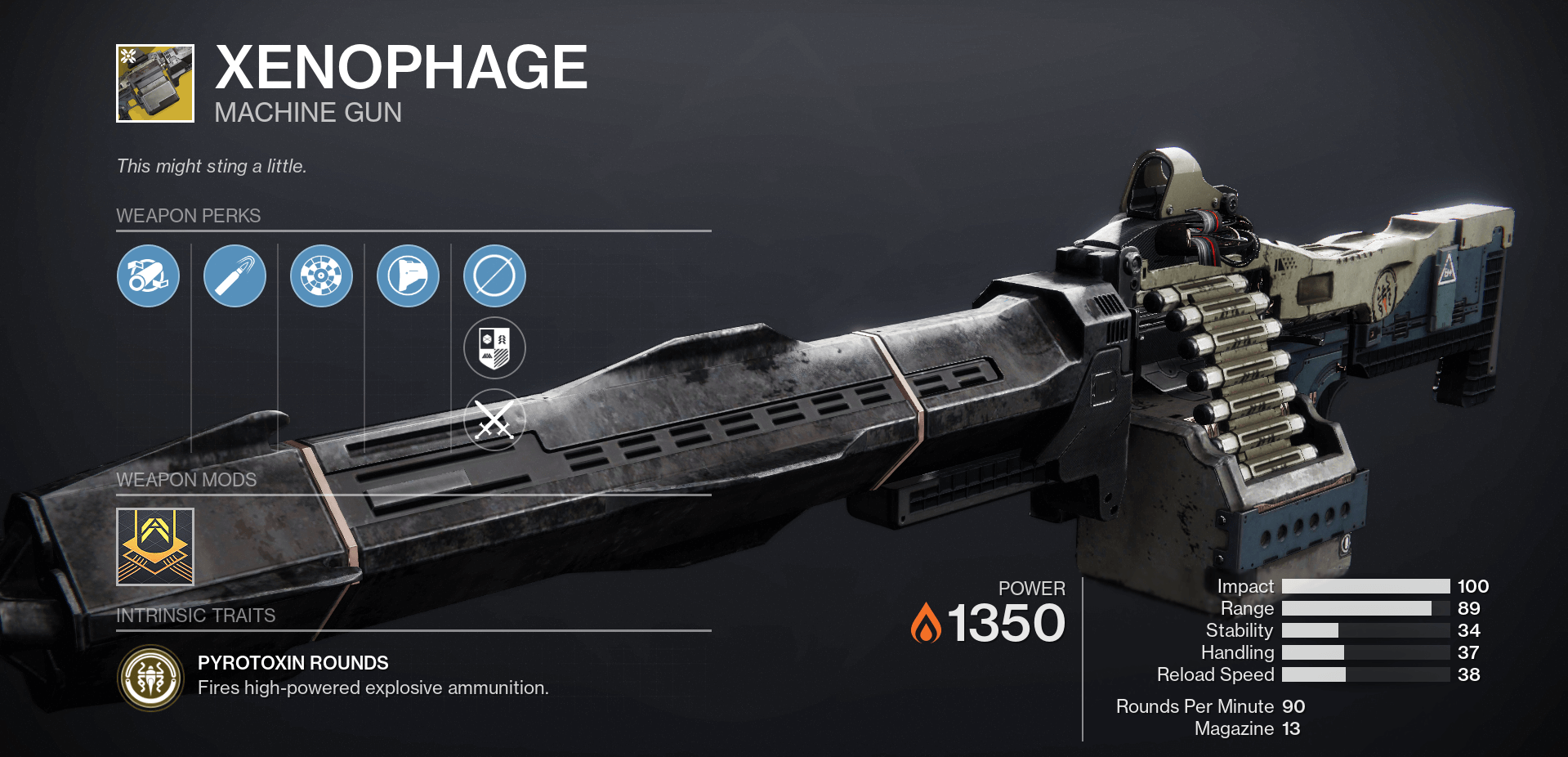Image resolution: width=1568 pixels, height=757 pixels.
Task: Click the Pyrotoxin Rounds perk name text
Action: click(292, 663)
